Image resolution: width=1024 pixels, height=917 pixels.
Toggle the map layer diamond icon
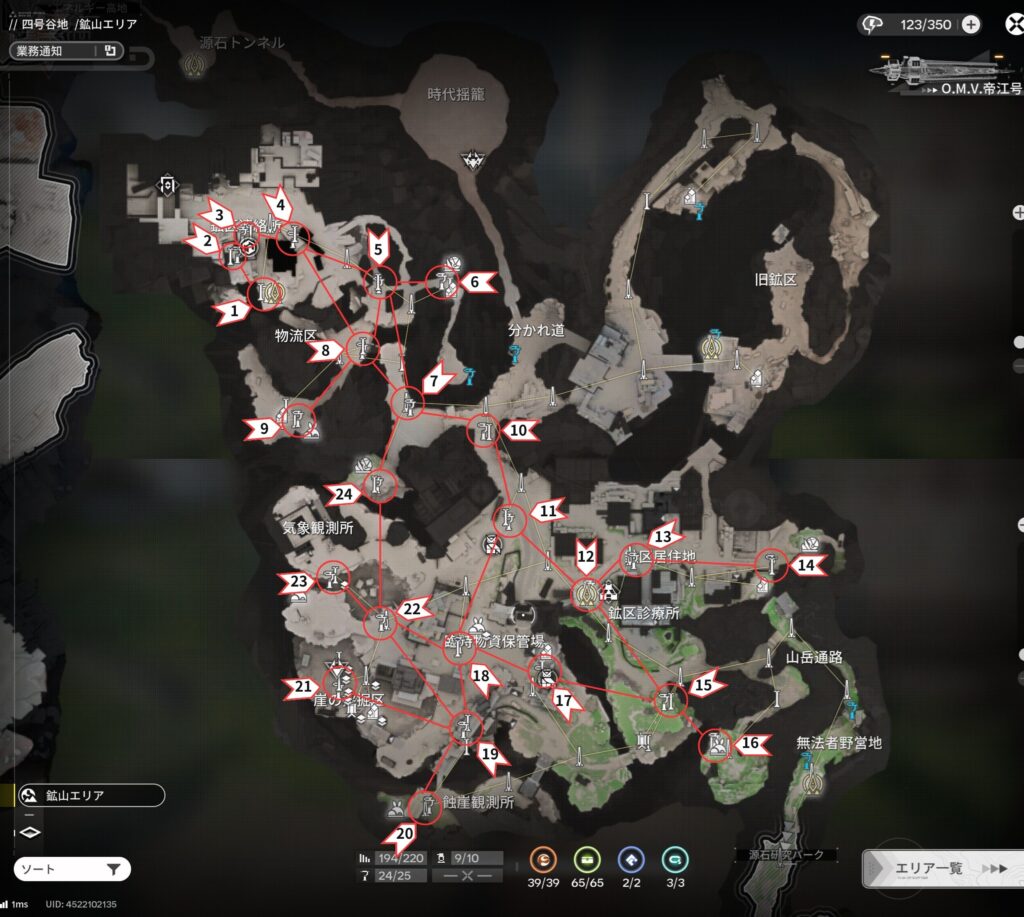[30, 831]
